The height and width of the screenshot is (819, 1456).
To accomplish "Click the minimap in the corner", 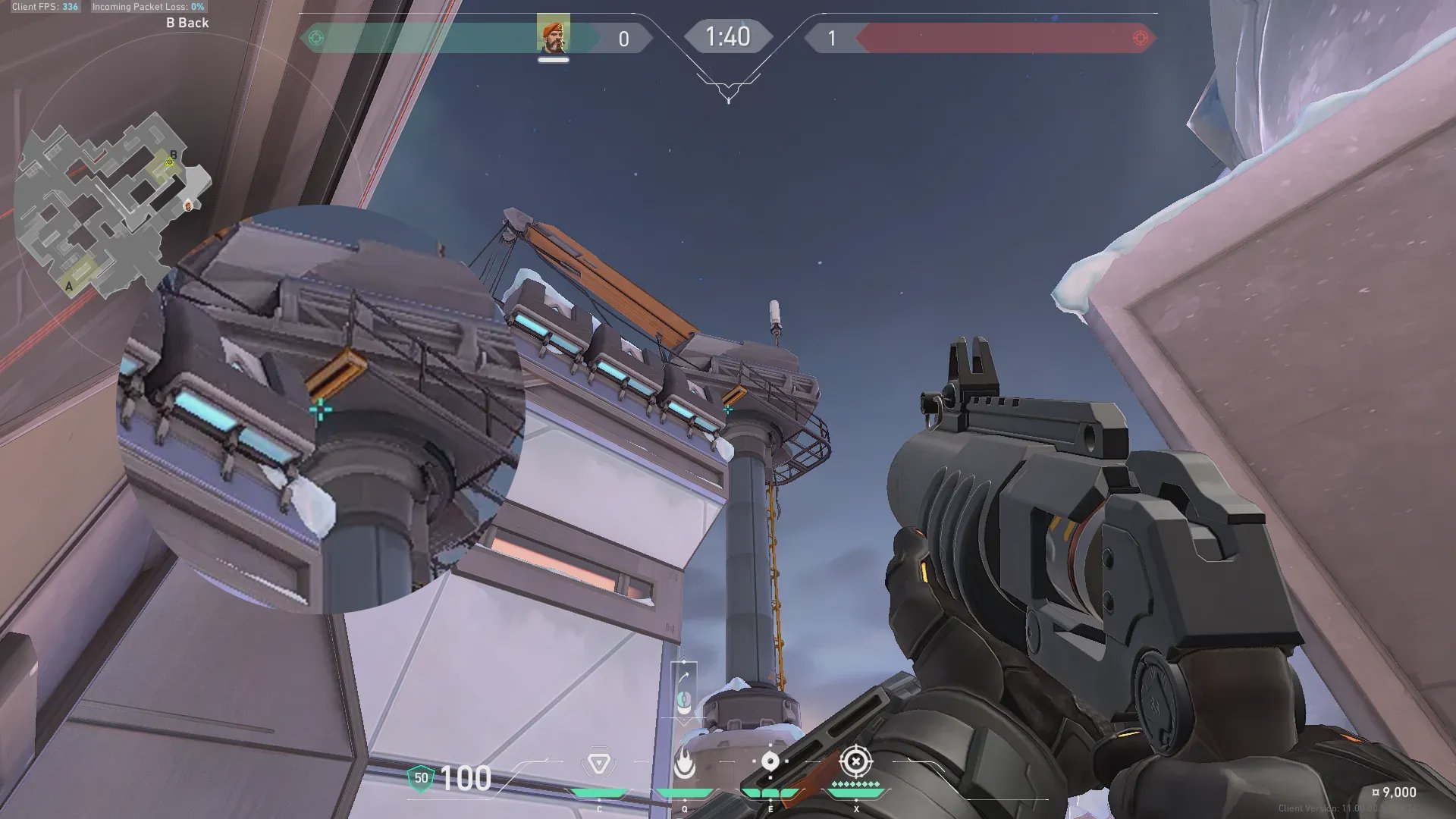I will click(x=106, y=205).
